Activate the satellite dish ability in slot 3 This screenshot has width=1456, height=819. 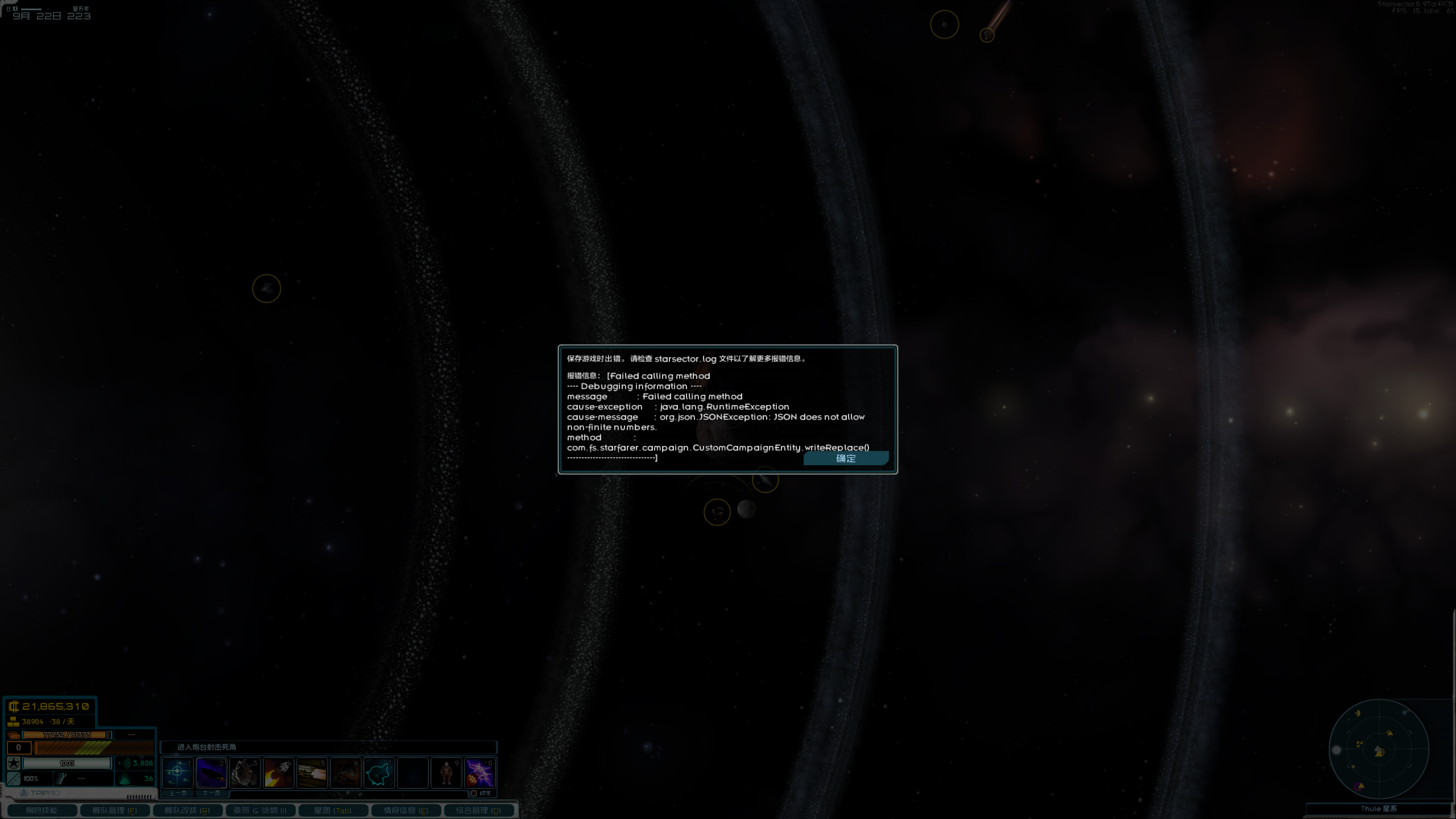245,772
